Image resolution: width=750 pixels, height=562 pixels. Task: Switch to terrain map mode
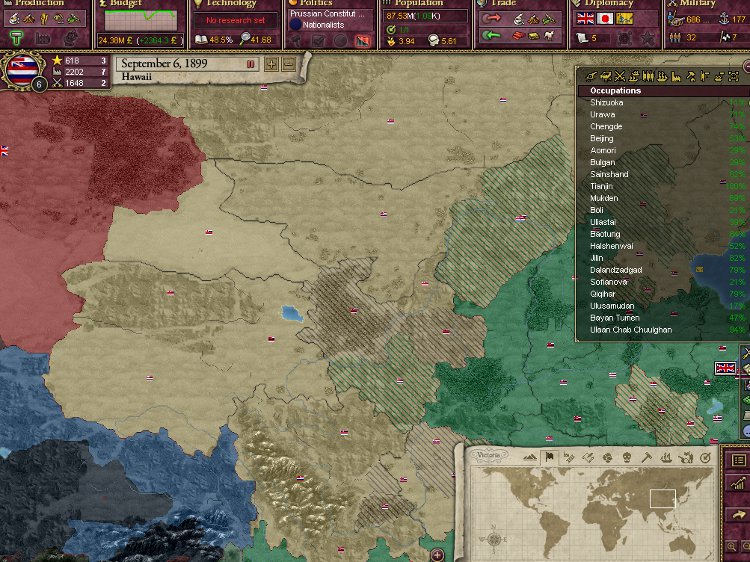(529, 457)
